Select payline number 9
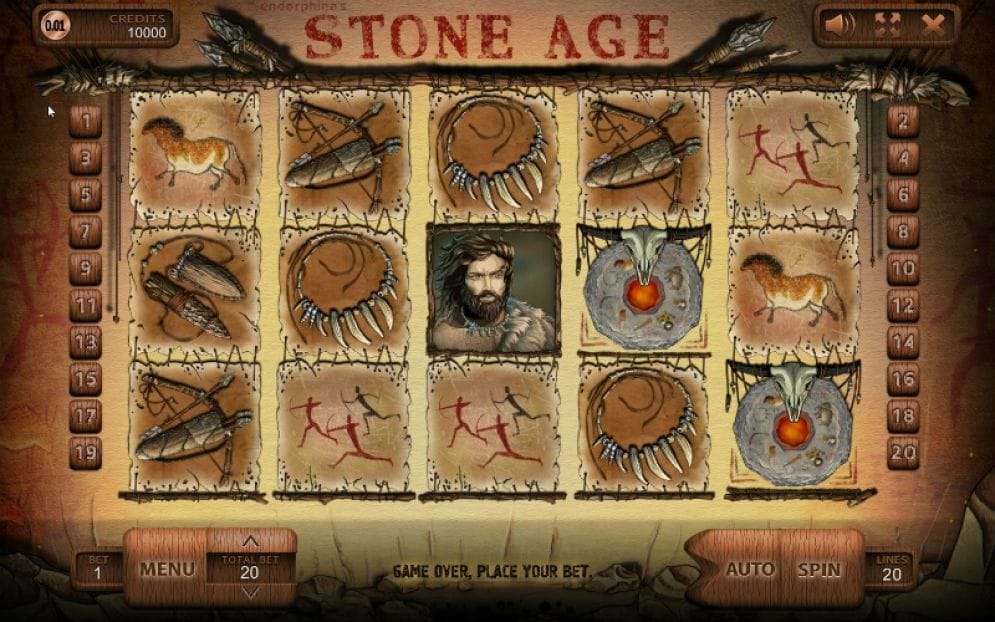Image resolution: width=995 pixels, height=622 pixels. tap(85, 268)
